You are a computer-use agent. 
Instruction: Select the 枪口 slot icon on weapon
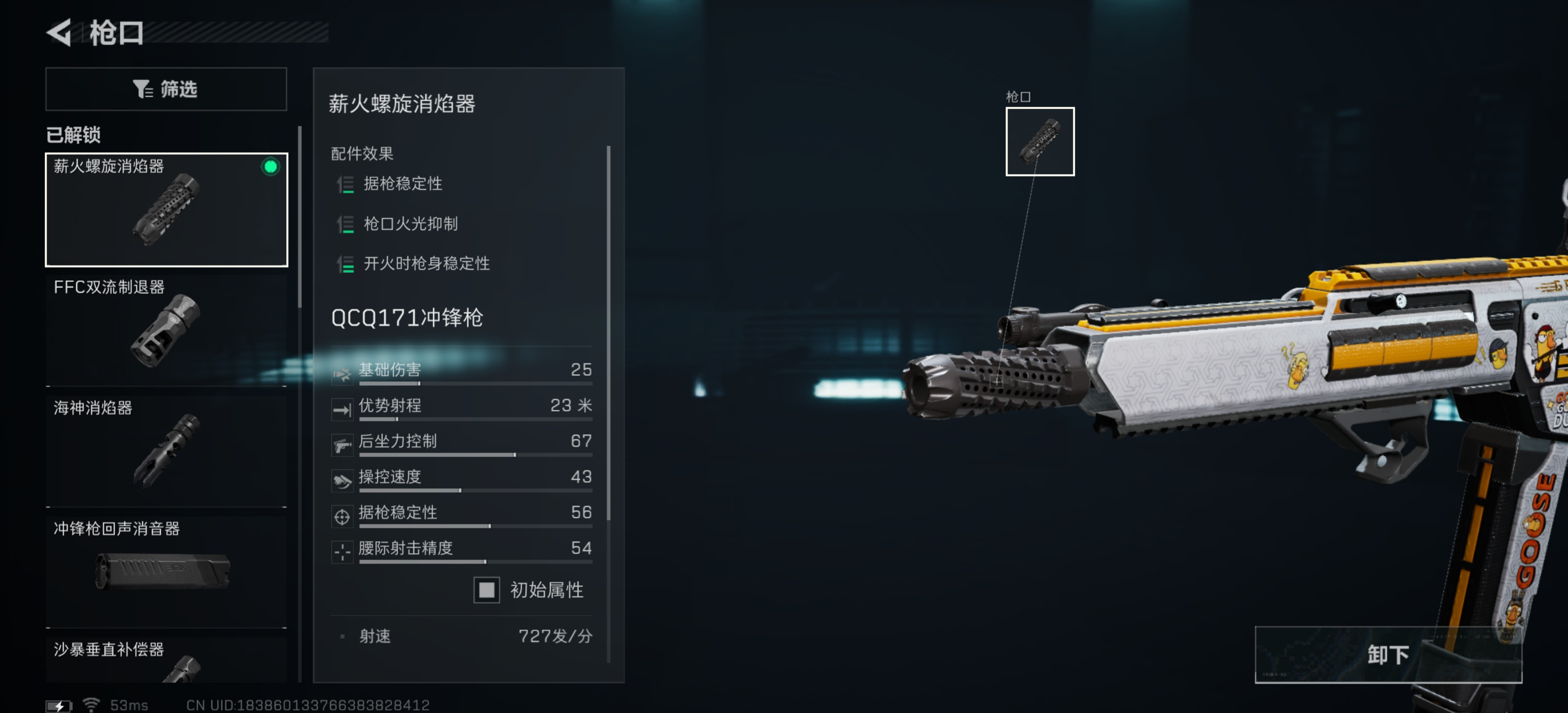coord(1039,141)
